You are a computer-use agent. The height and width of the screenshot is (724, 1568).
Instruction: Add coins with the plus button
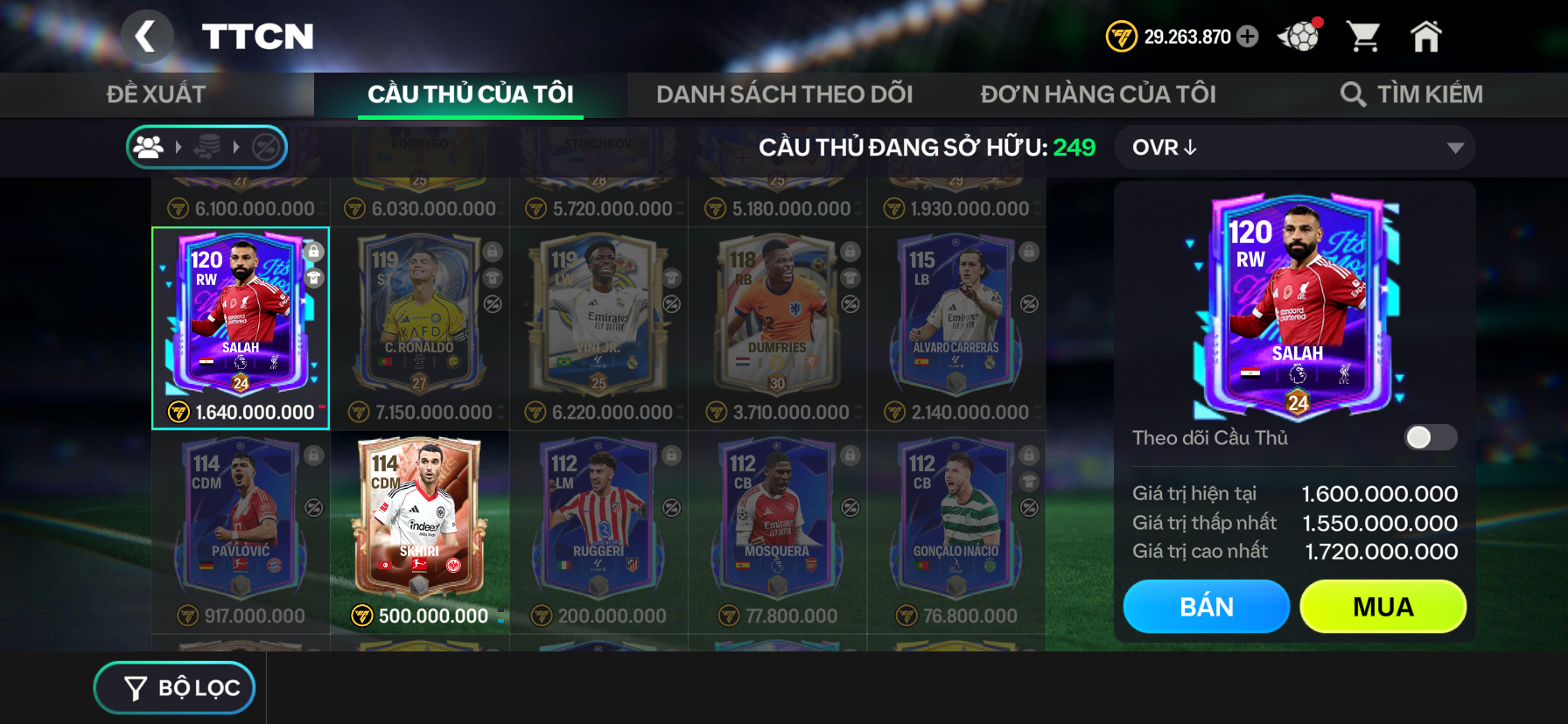click(x=1249, y=37)
